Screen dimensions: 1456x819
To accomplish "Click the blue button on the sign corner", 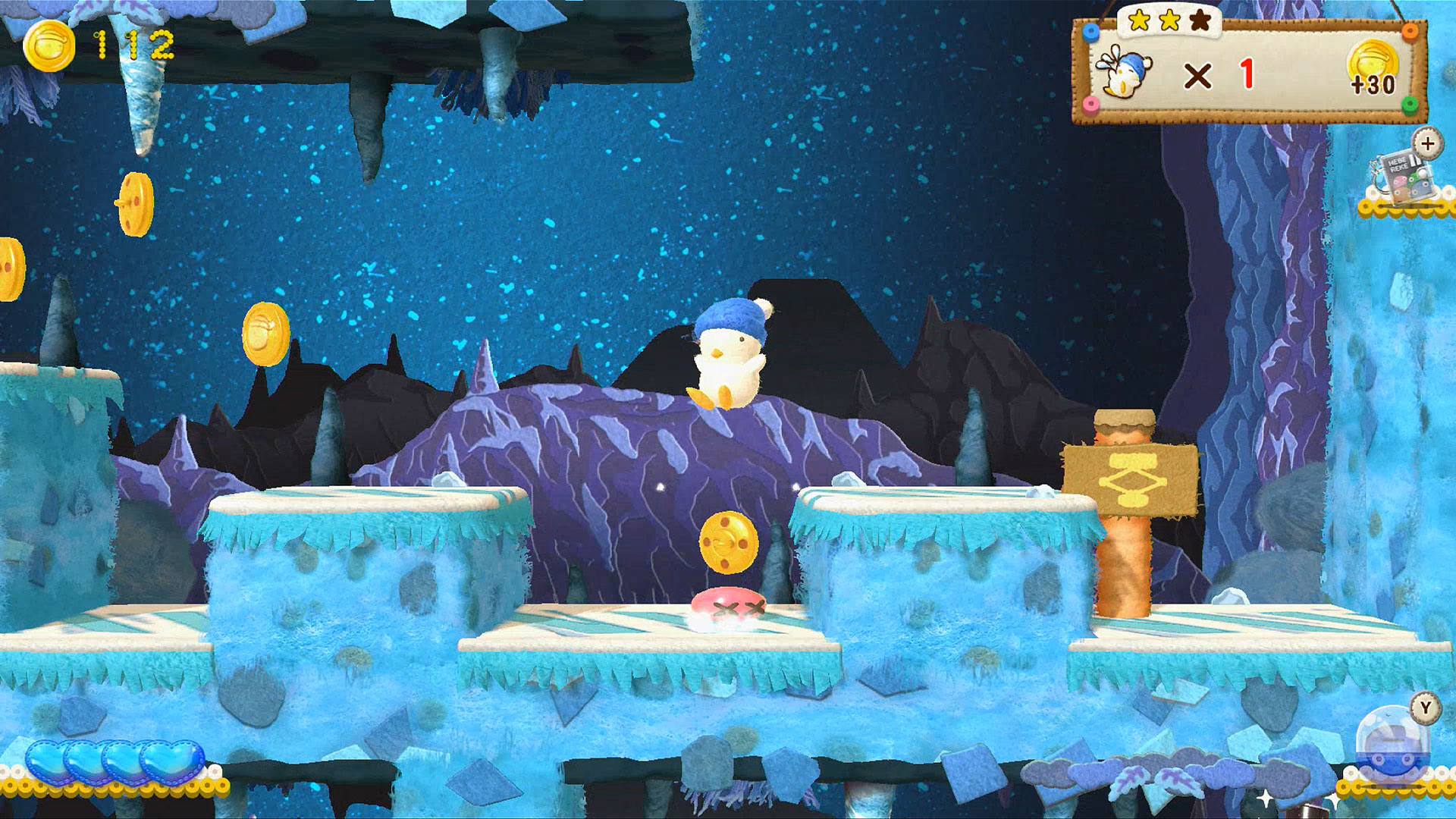I will pyautogui.click(x=1090, y=33).
